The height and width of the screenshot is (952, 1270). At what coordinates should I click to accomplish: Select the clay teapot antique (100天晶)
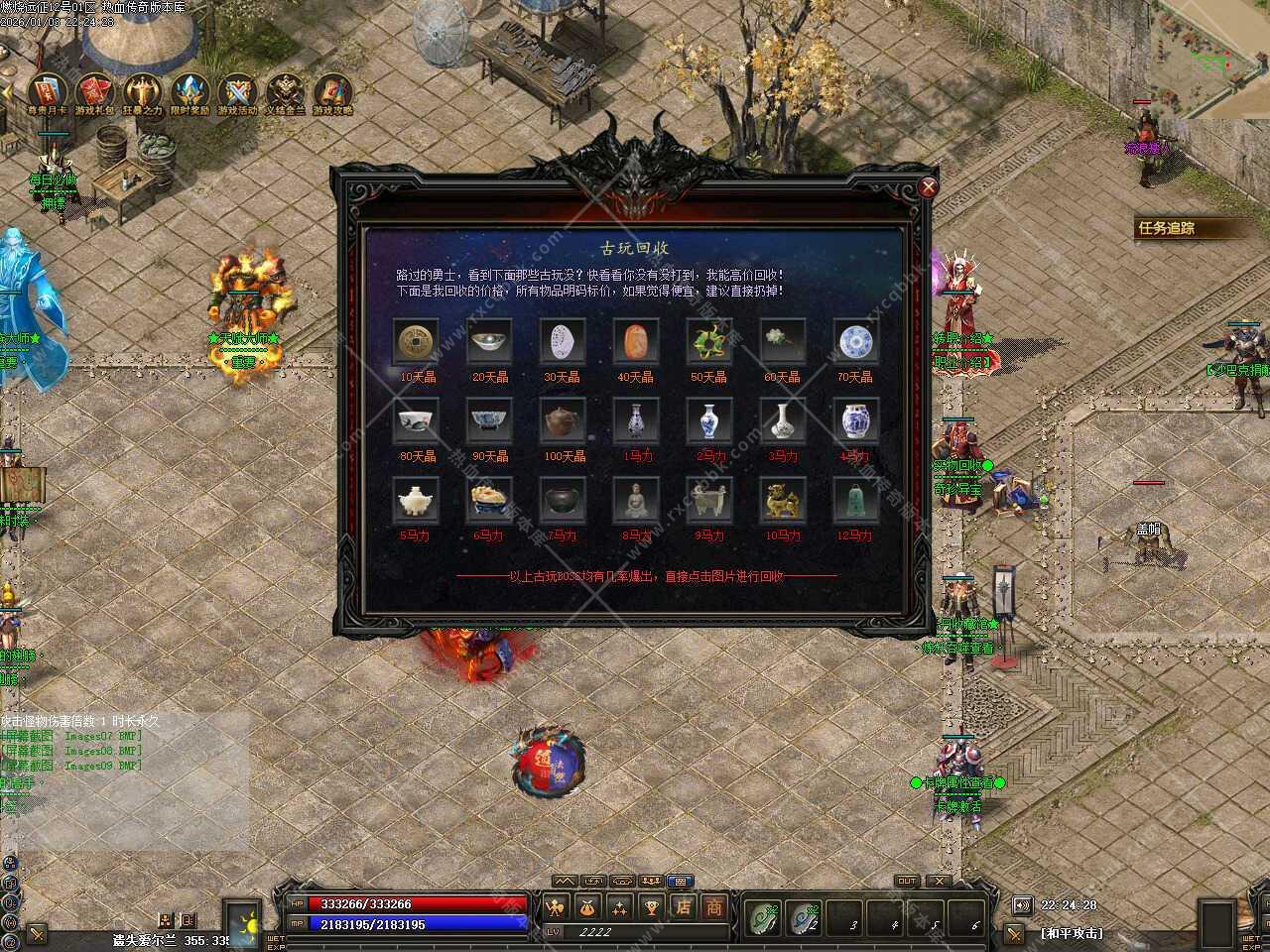(x=564, y=421)
